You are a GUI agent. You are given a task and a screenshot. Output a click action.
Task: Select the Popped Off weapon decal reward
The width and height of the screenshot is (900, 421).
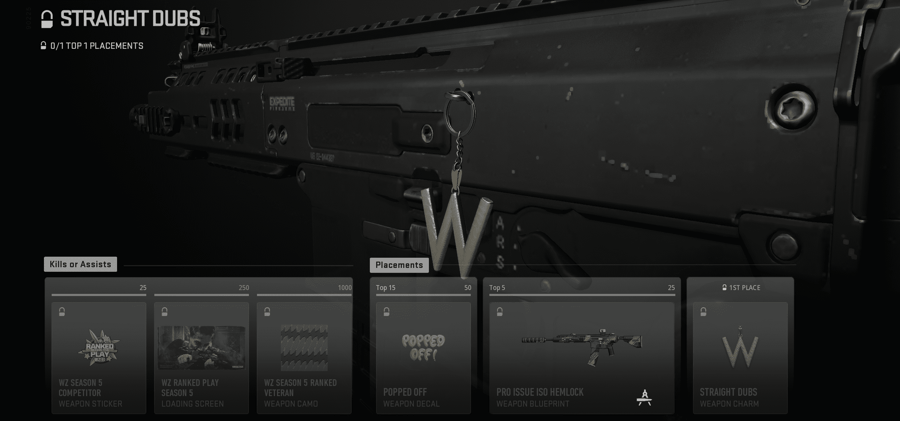click(423, 355)
